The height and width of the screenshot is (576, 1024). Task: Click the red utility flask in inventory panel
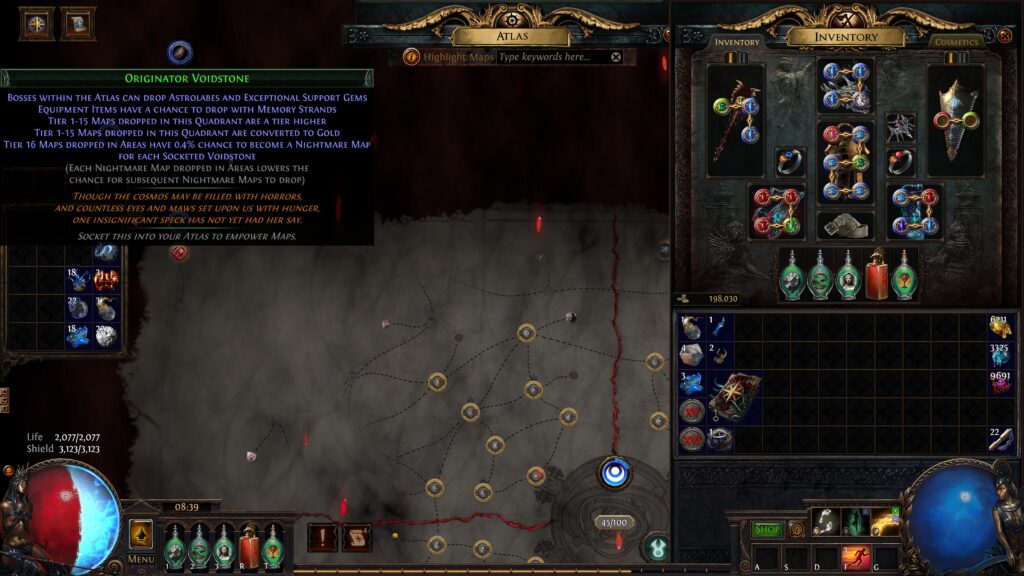pyautogui.click(x=877, y=273)
